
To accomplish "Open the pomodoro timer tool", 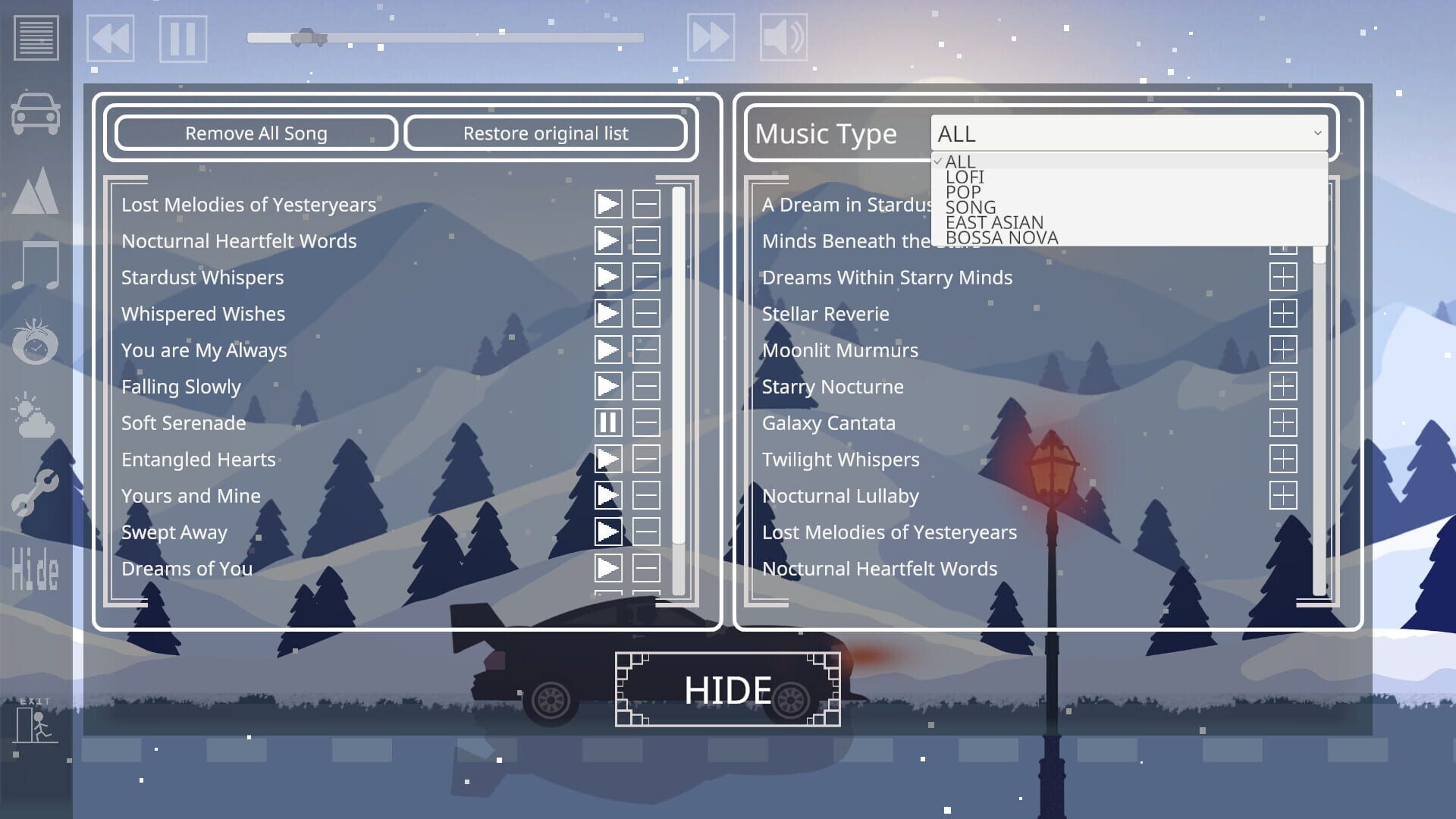I will pyautogui.click(x=35, y=345).
